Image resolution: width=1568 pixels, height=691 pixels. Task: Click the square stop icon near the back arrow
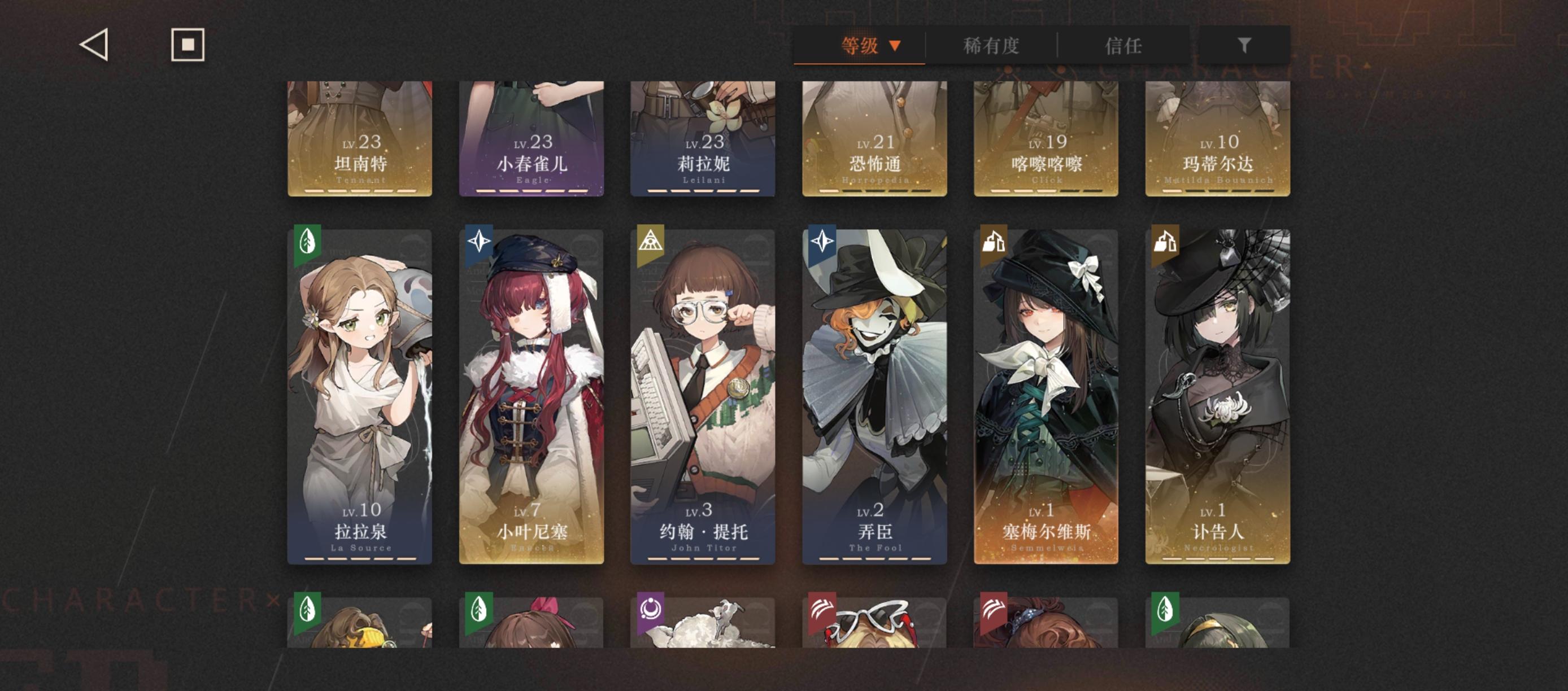click(187, 45)
